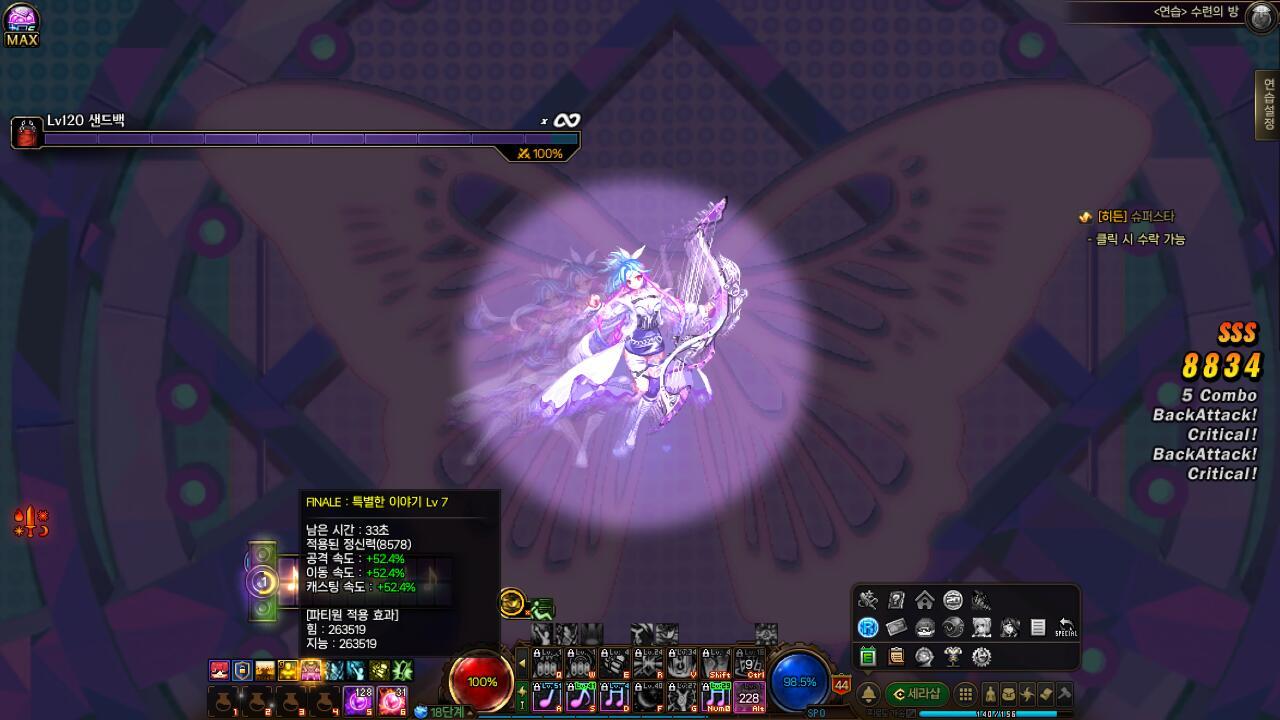Open the map icon in the bottom toolbar
The height and width of the screenshot is (720, 1280).
(x=1045, y=693)
